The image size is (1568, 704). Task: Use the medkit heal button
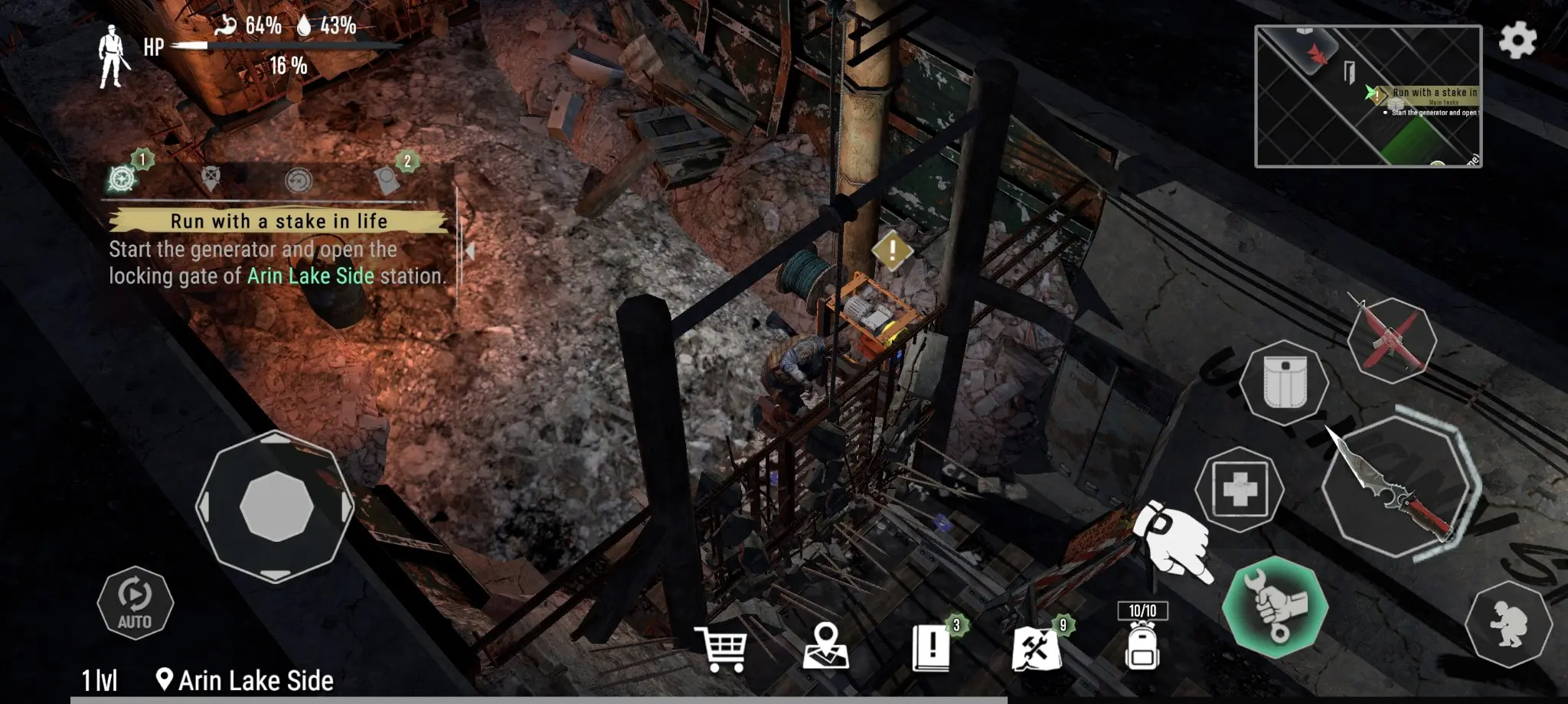1240,490
